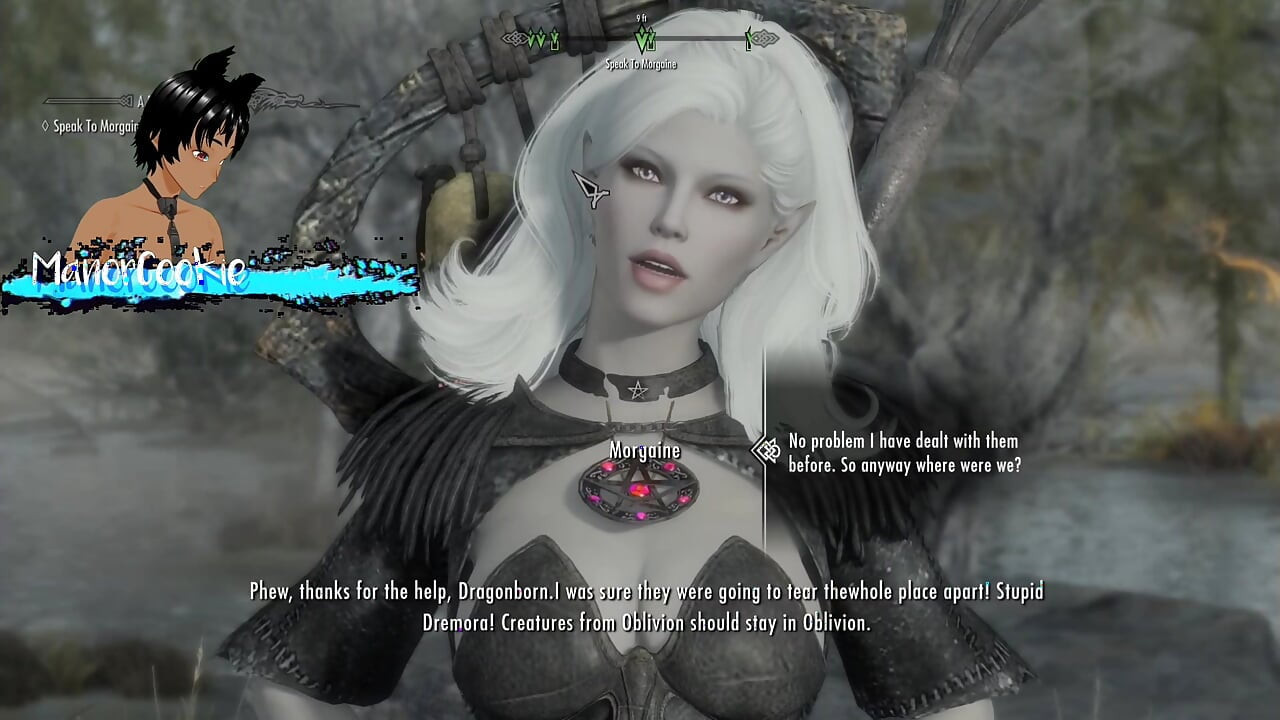Click the Morgaine name label

645,450
